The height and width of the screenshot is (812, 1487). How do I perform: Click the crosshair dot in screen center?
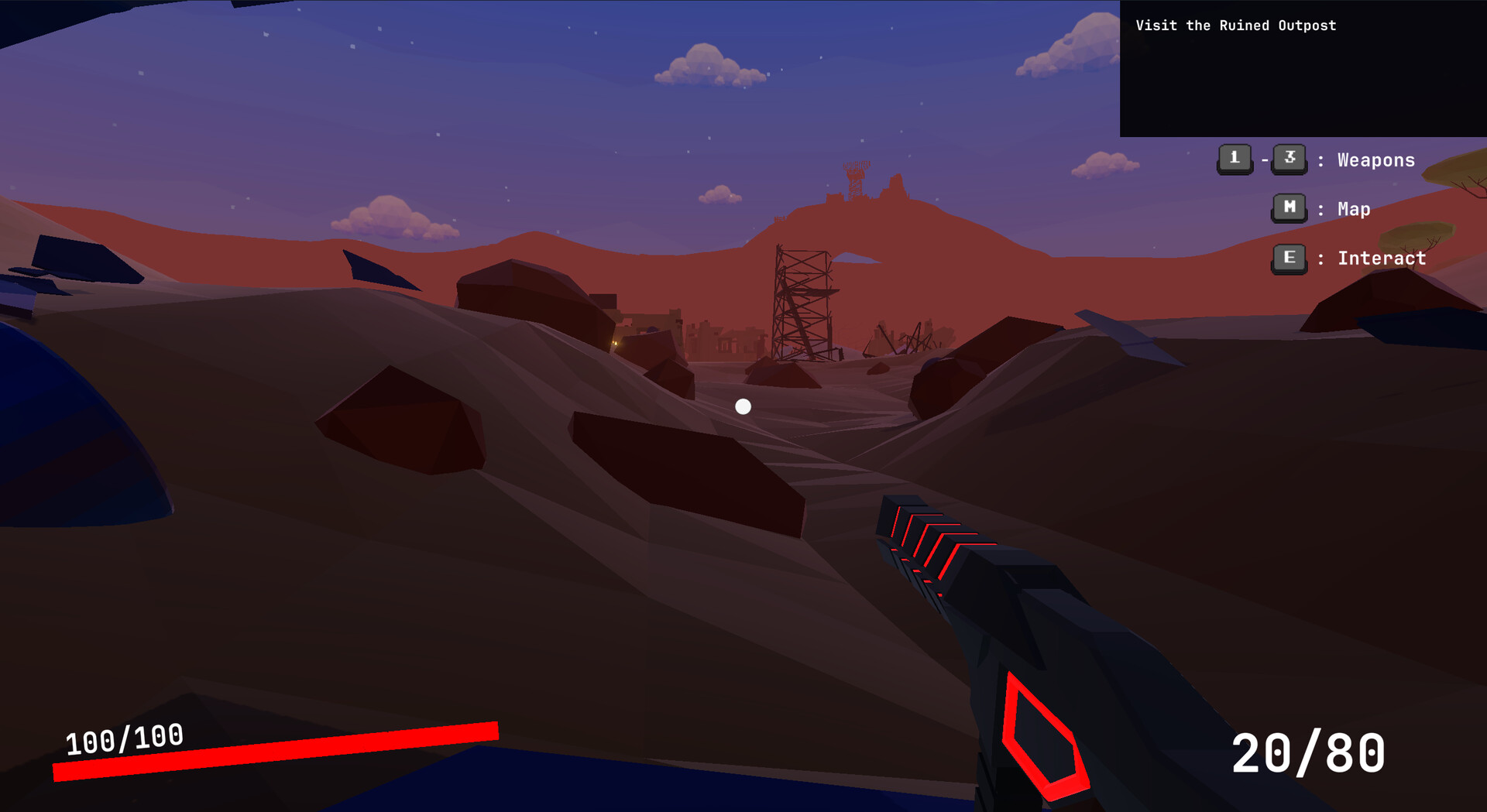tap(743, 405)
